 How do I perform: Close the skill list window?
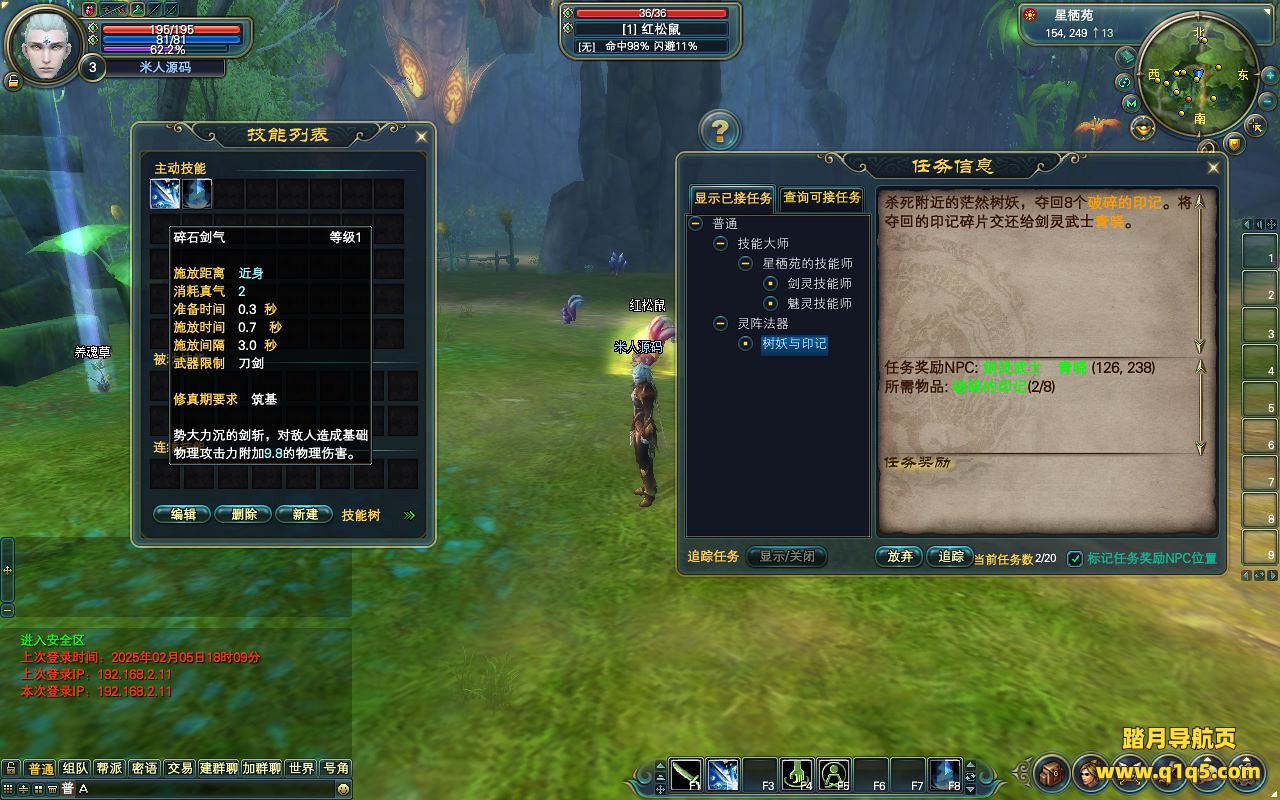click(x=421, y=136)
